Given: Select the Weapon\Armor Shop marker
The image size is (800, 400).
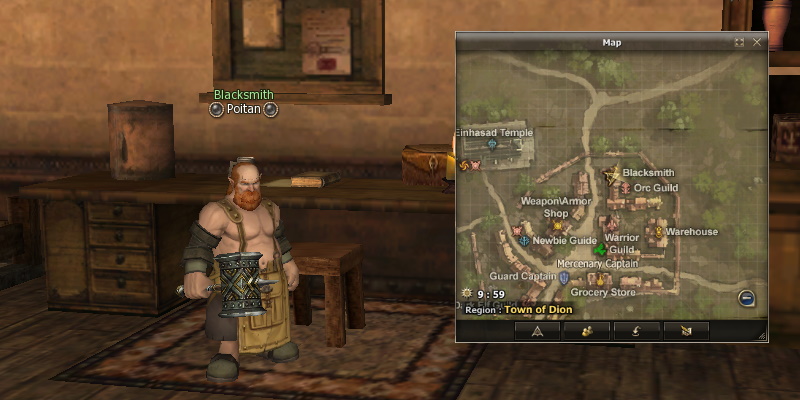Looking at the screenshot, I should coord(557,226).
